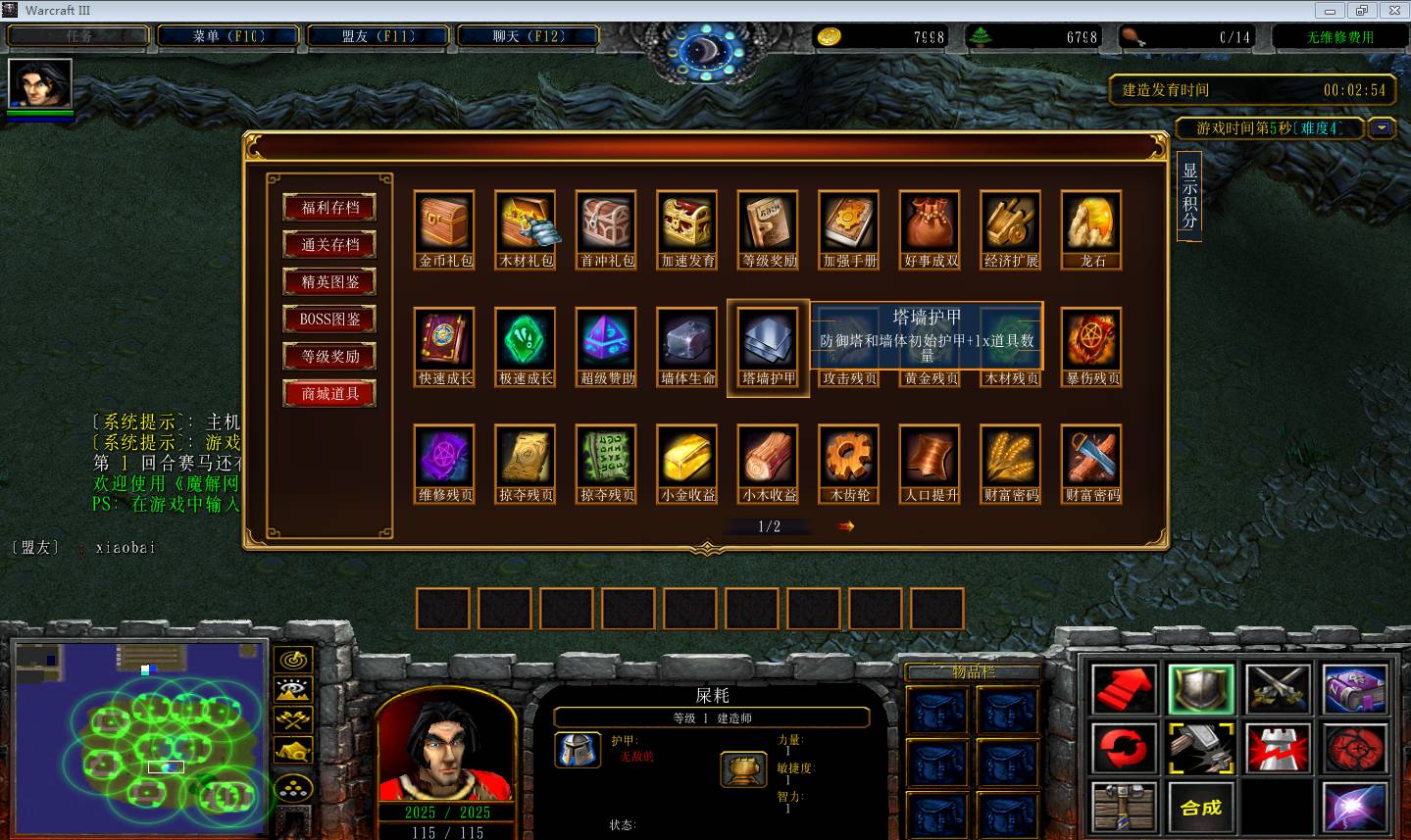The height and width of the screenshot is (840, 1411).
Task: Switch to the 通关存档 tab
Action: click(329, 245)
